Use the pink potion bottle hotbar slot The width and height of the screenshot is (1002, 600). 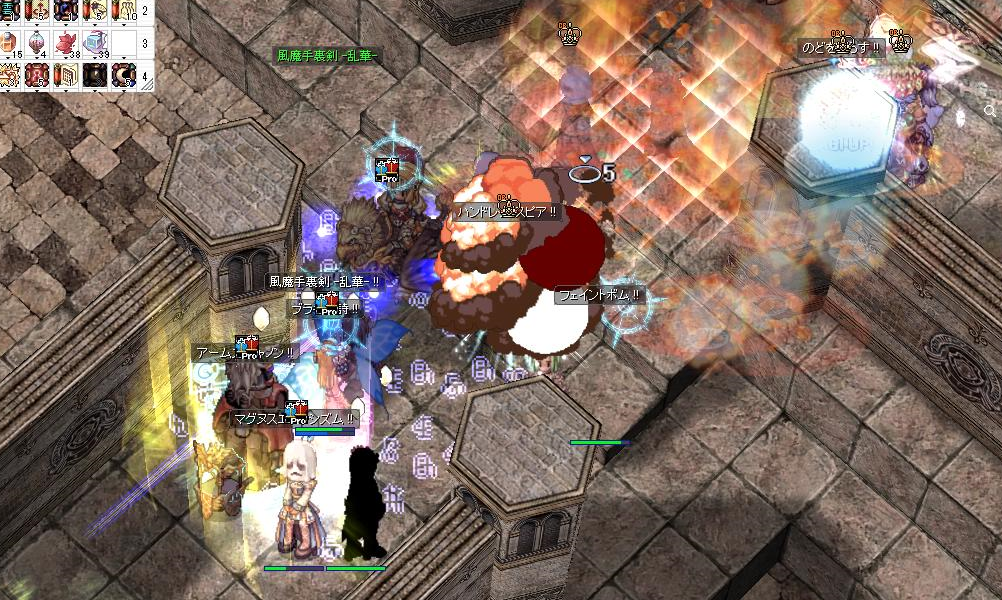click(39, 43)
